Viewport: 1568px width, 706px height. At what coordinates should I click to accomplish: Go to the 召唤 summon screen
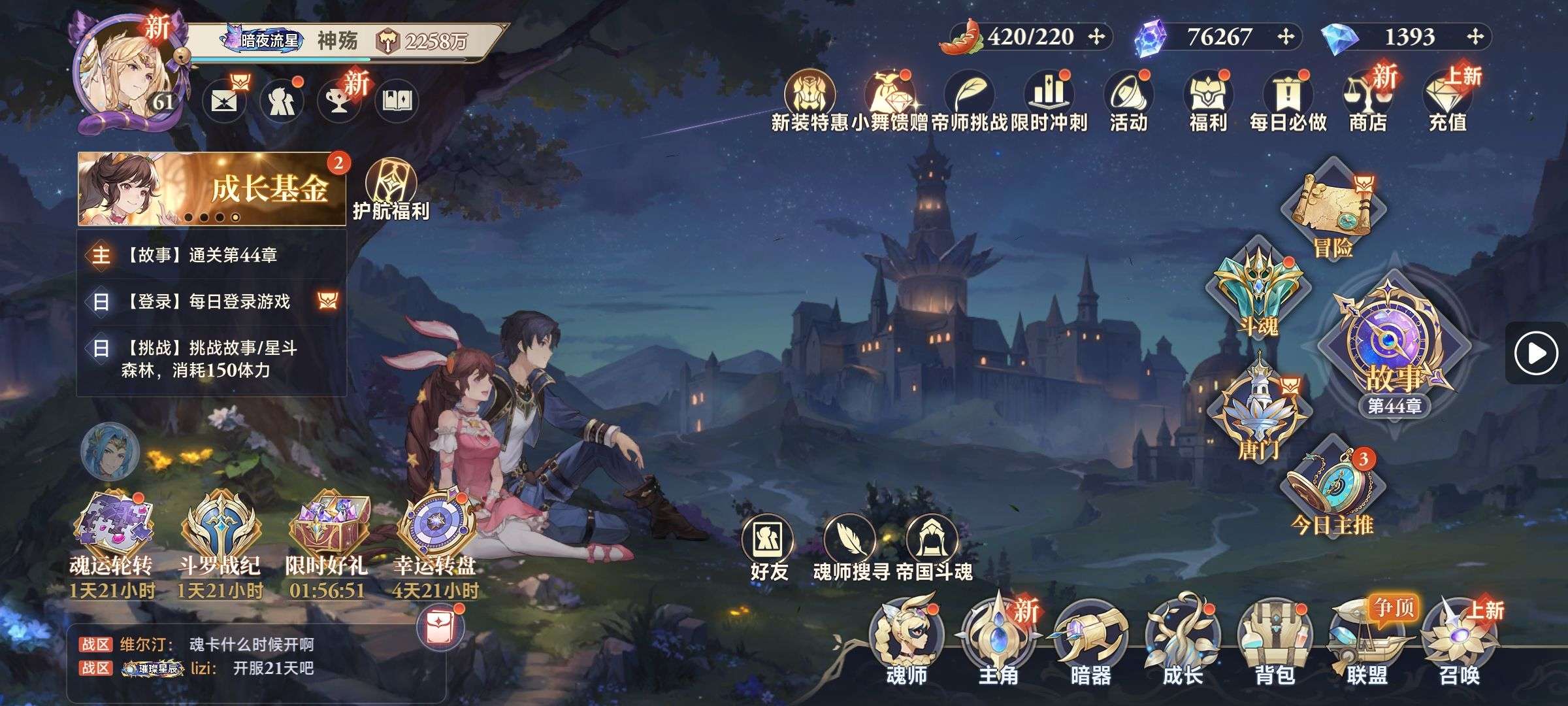[1458, 644]
